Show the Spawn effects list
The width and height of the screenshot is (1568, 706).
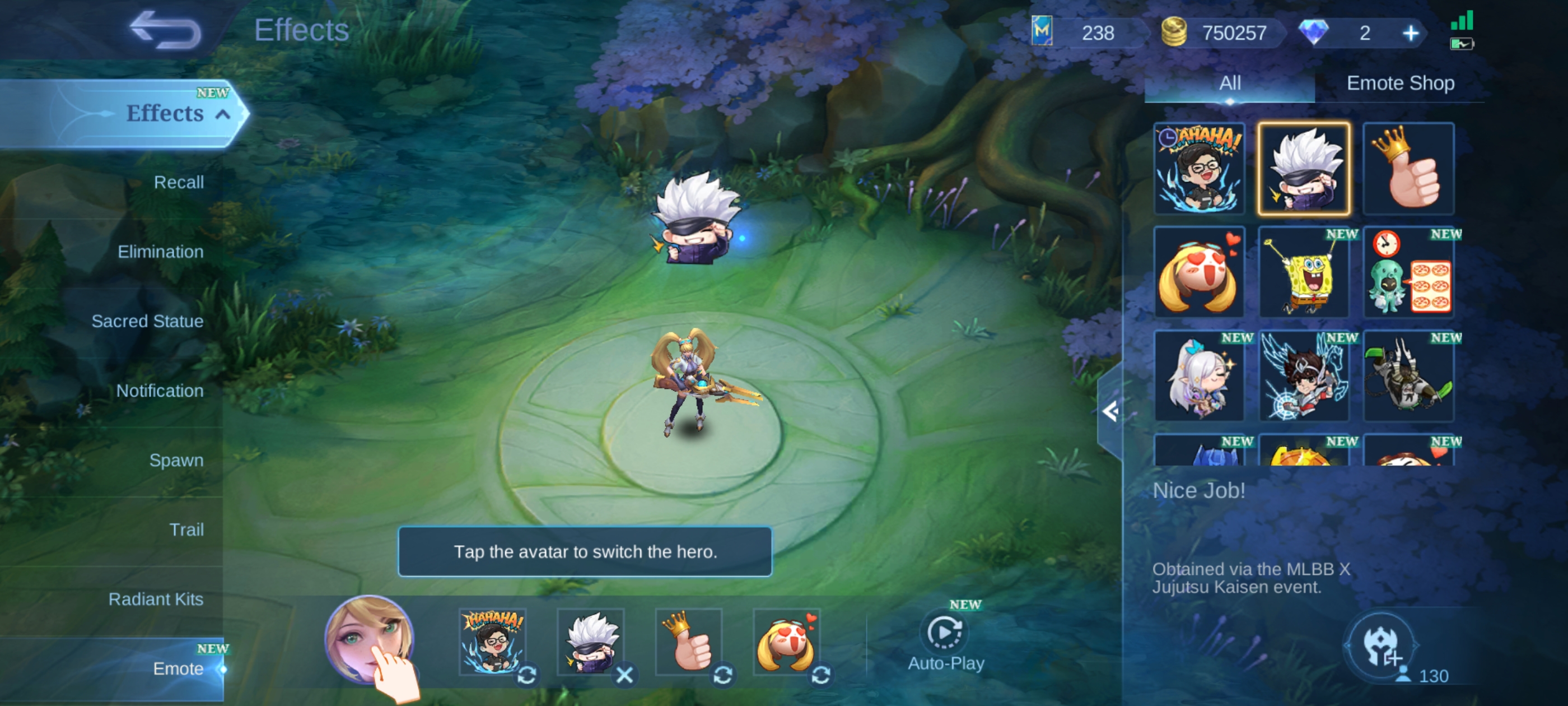pos(176,460)
